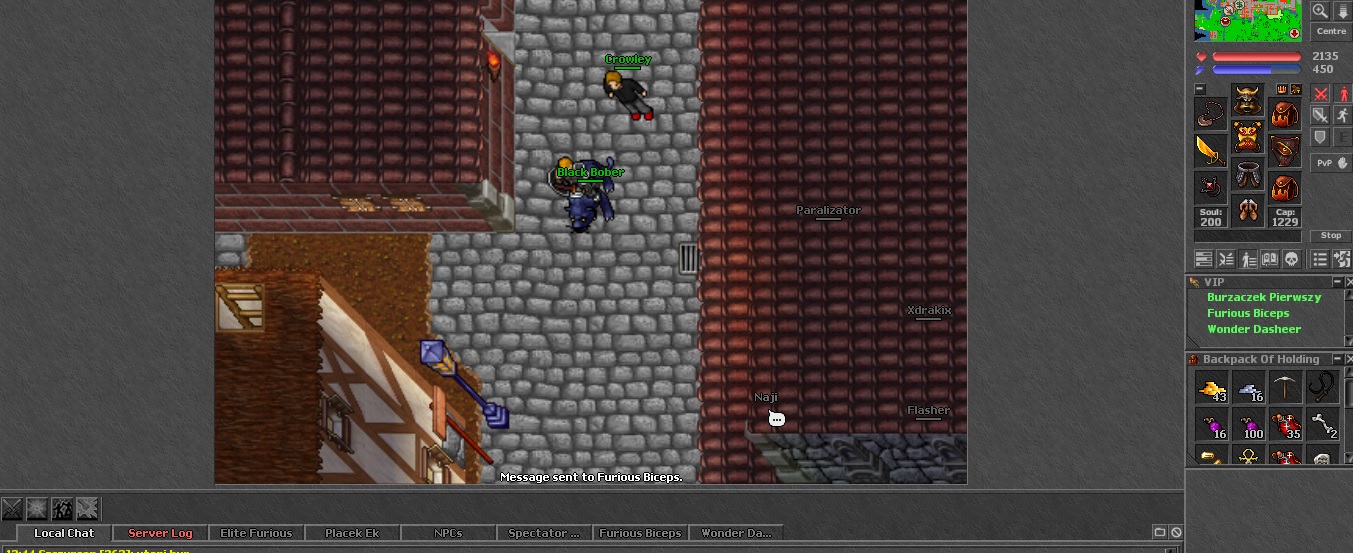Click the minimap Centre button
The height and width of the screenshot is (553, 1353).
[x=1331, y=32]
